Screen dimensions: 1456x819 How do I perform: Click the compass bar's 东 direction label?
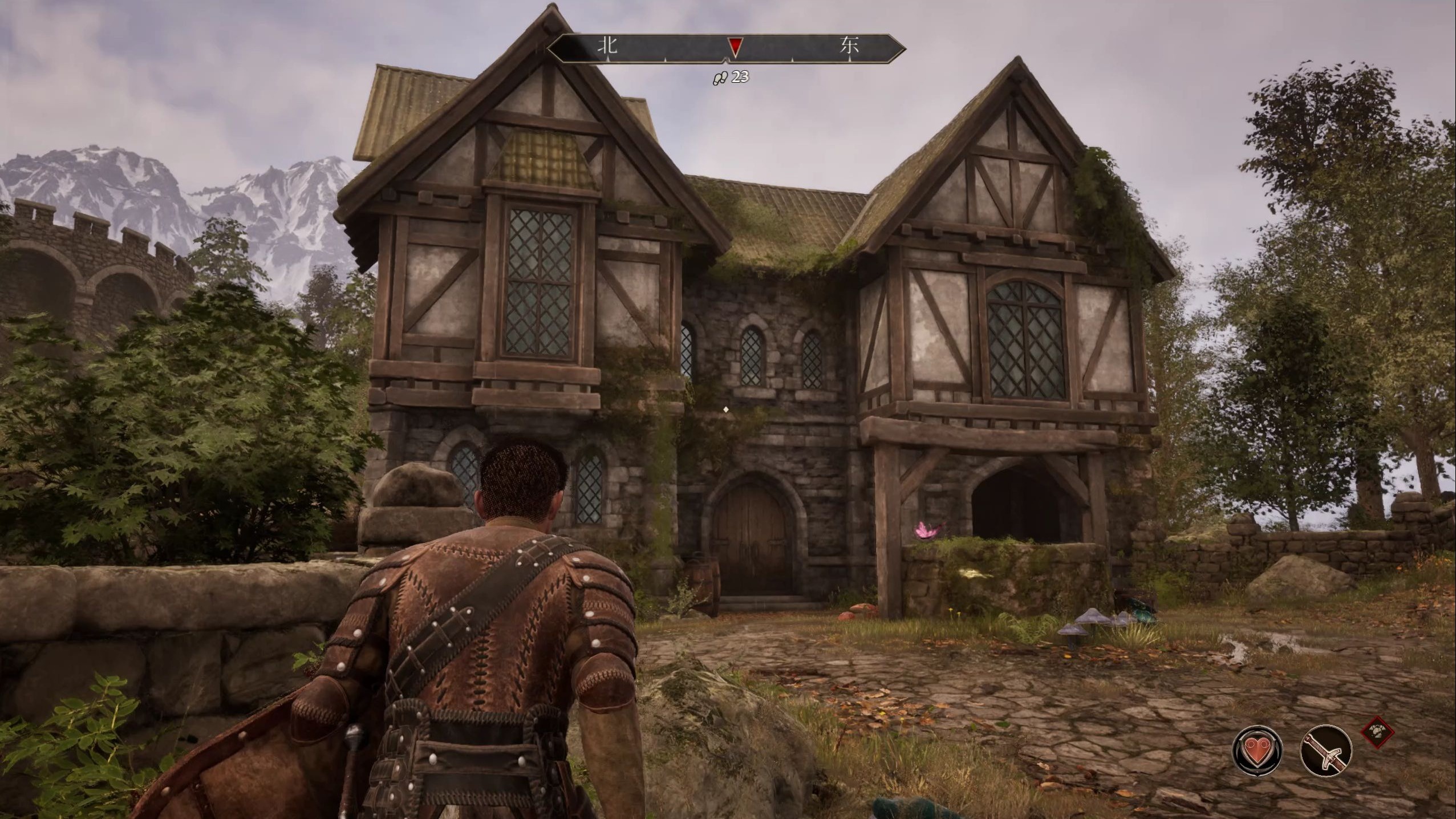pyautogui.click(x=849, y=46)
